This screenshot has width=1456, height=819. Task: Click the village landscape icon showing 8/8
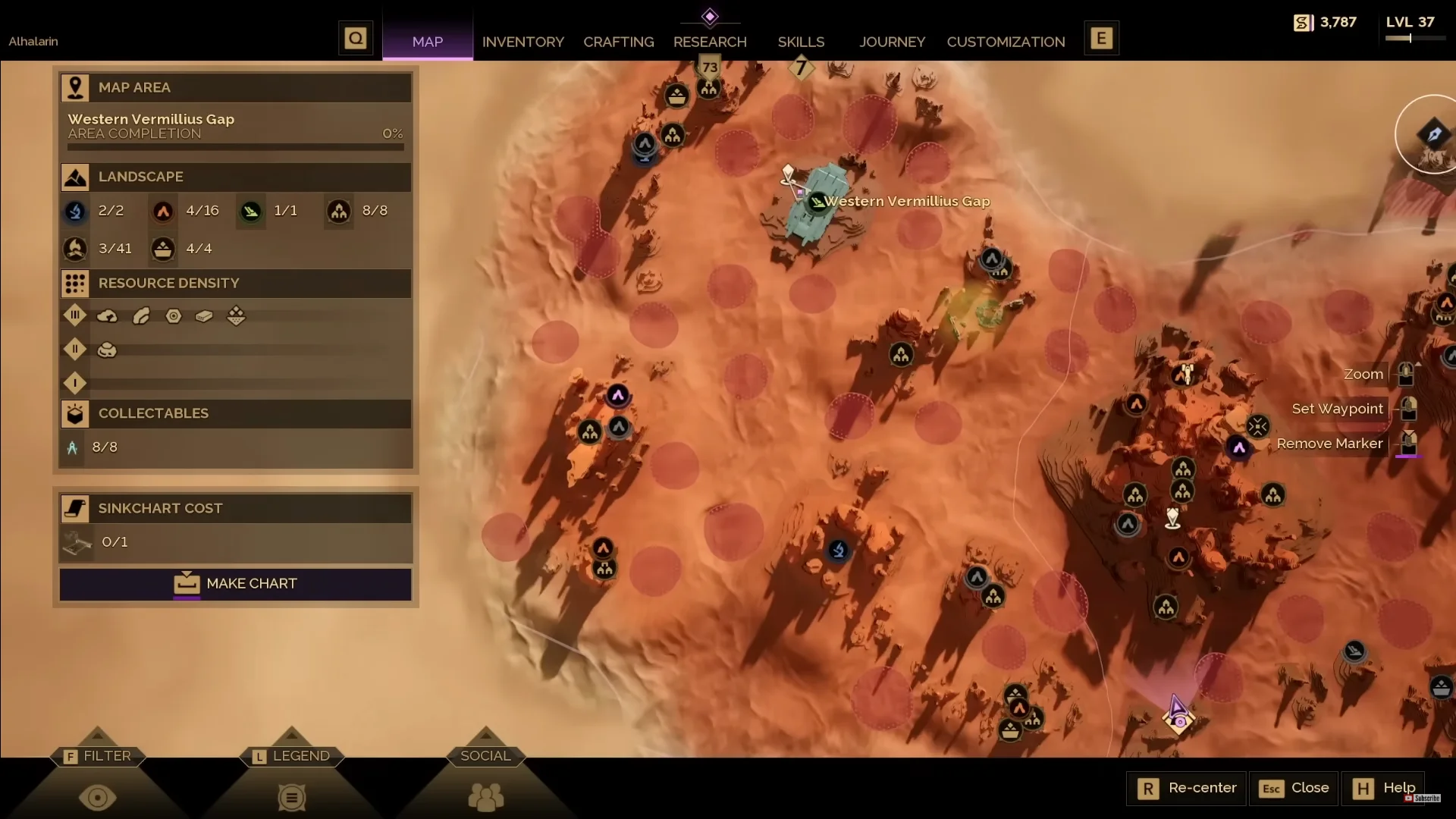[339, 212]
